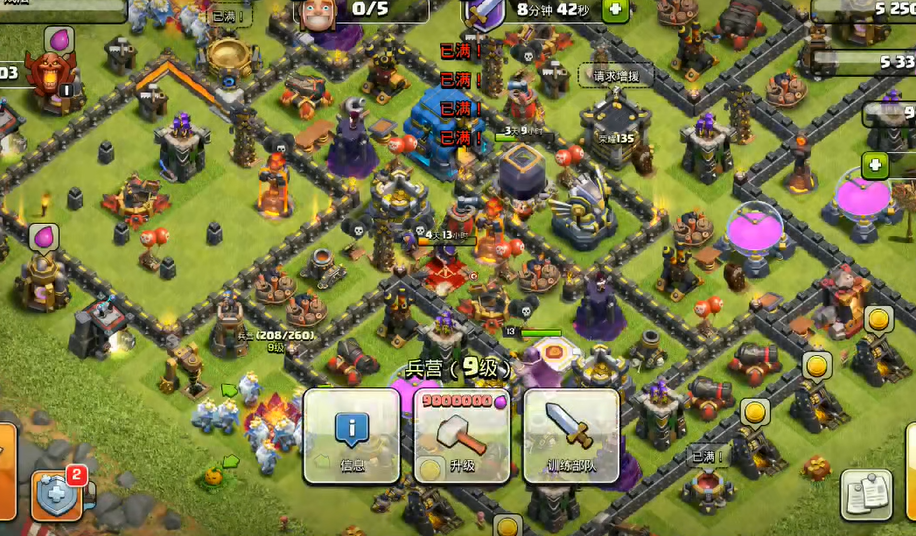This screenshot has height=536, width=916.
Task: Open 训练部队 train troops with the sword button
Action: click(x=571, y=435)
